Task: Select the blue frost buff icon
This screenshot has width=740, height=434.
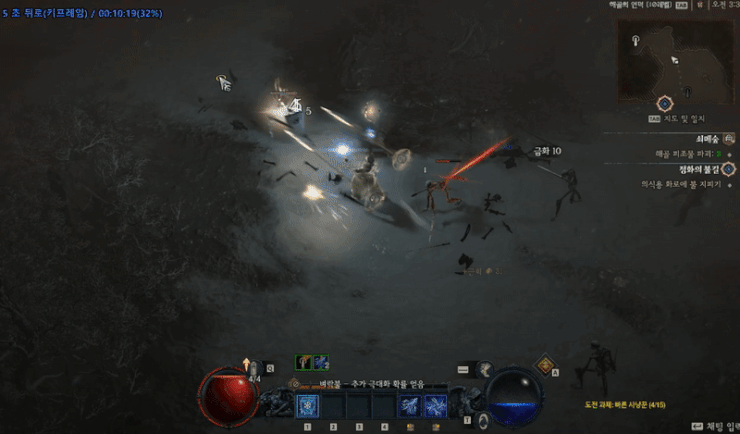Action: (322, 362)
